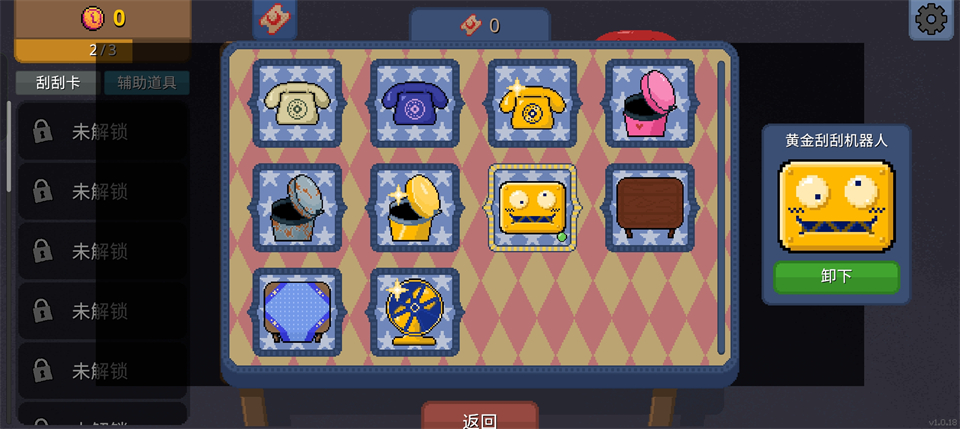The width and height of the screenshot is (960, 429).
Task: Click the red 返回 back button
Action: [480, 420]
